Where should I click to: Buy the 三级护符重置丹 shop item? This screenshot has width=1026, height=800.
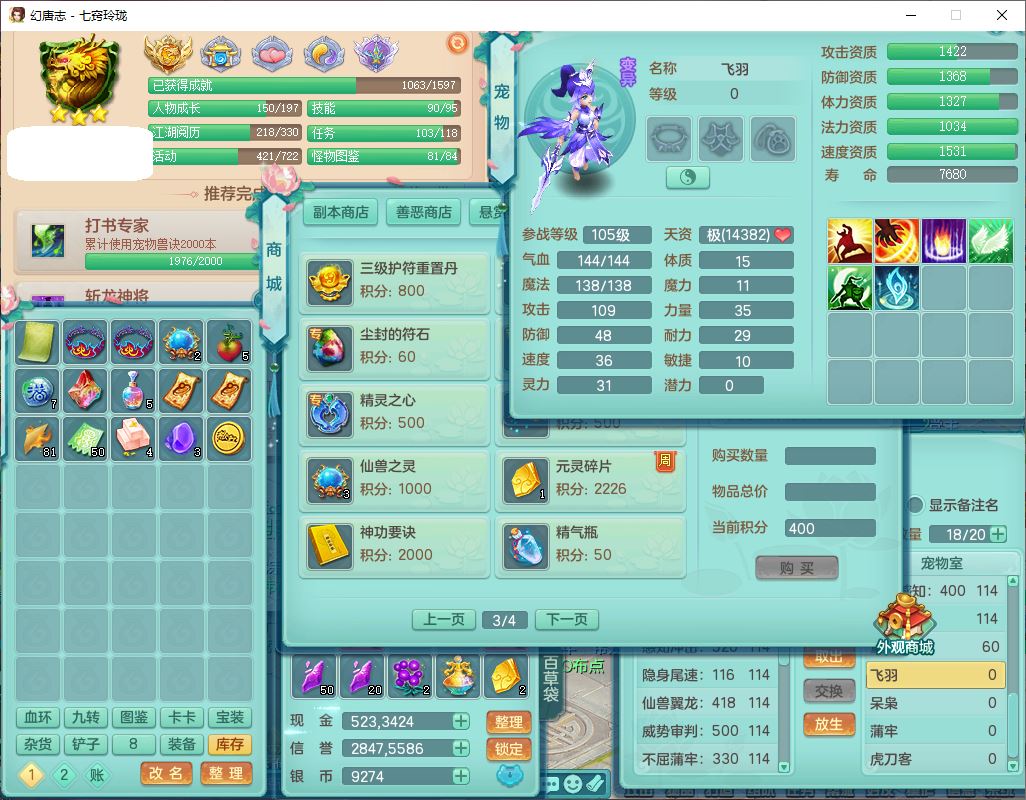point(395,282)
